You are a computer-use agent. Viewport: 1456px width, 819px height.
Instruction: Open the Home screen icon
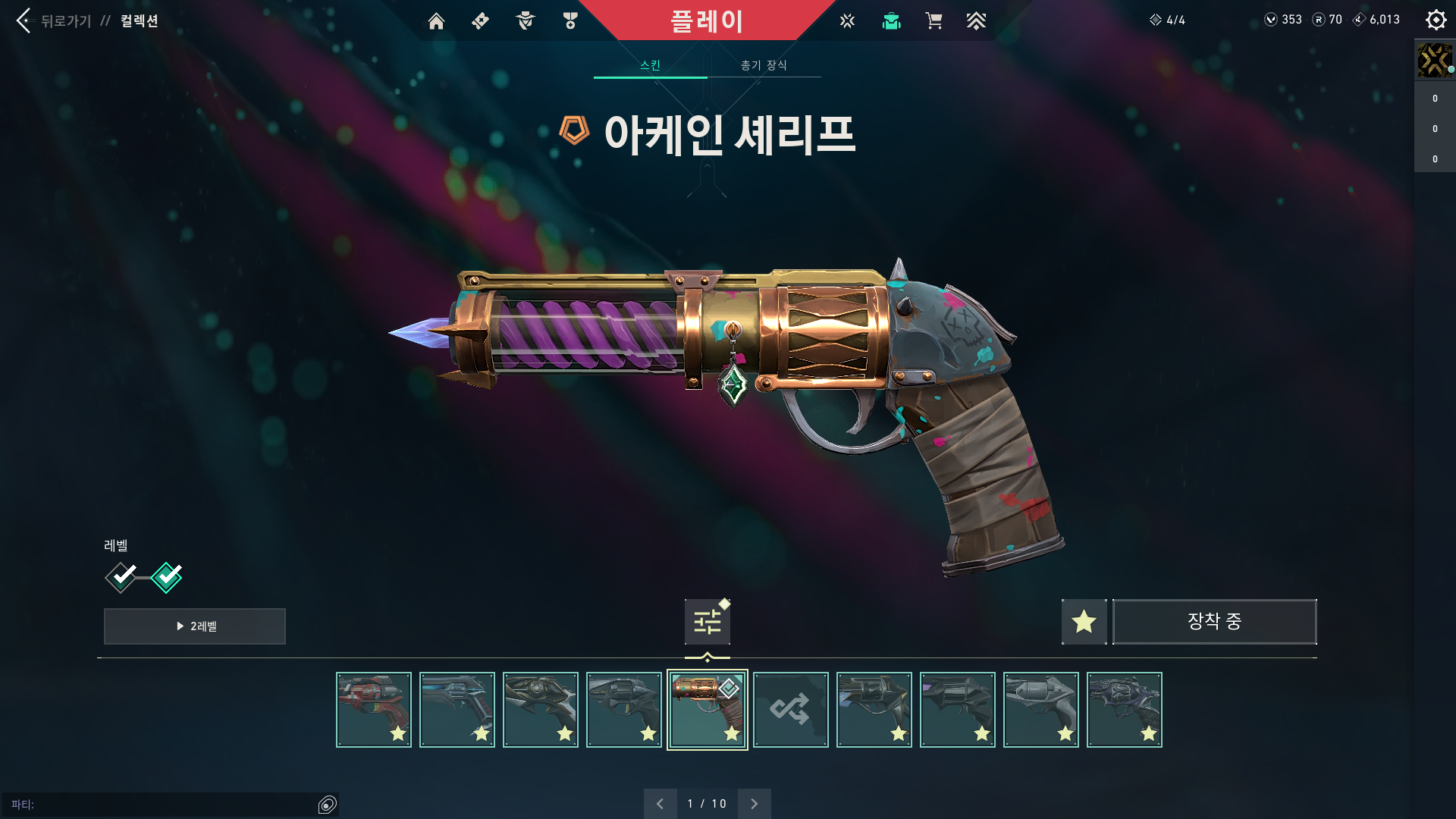pos(437,21)
